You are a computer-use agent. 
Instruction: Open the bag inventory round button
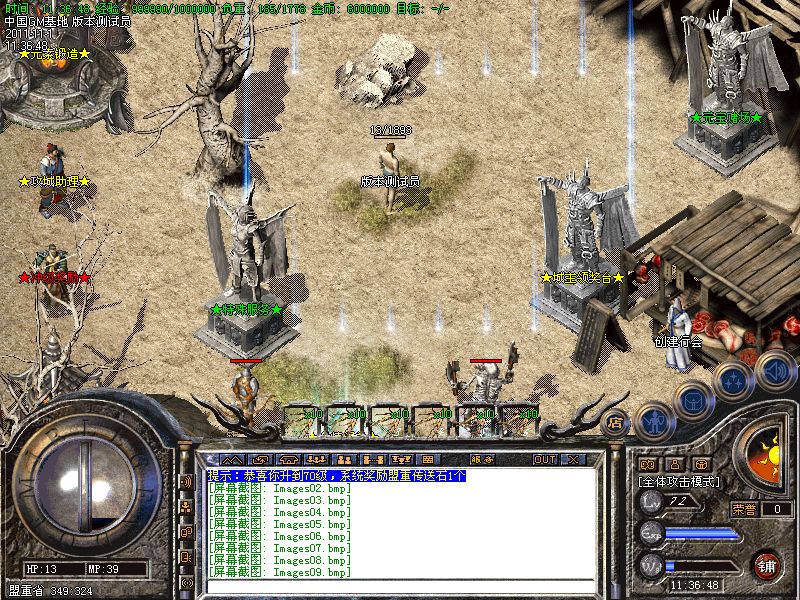pos(692,400)
